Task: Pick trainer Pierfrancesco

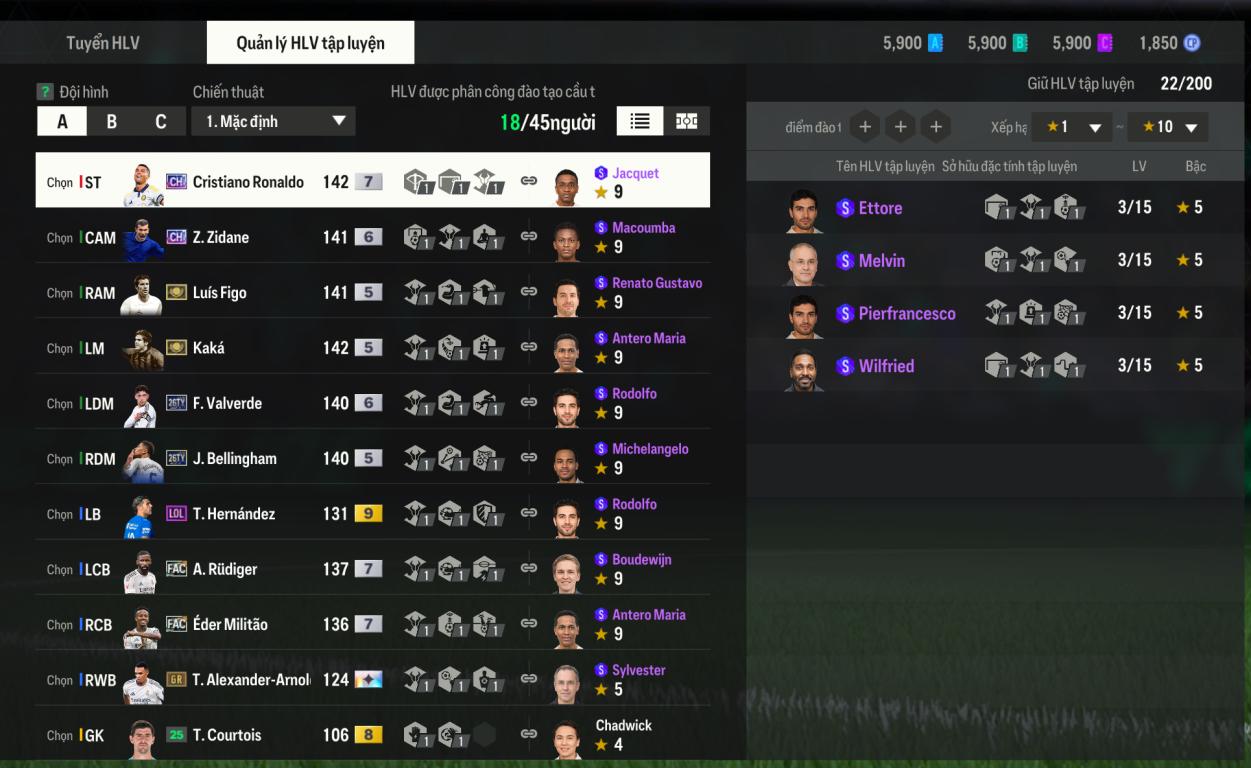Action: 906,313
